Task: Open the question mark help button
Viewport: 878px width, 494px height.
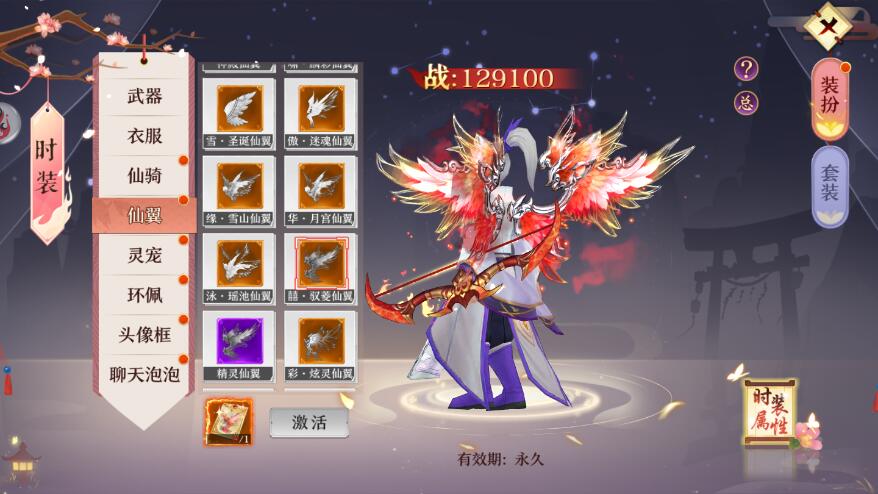Action: pos(746,68)
